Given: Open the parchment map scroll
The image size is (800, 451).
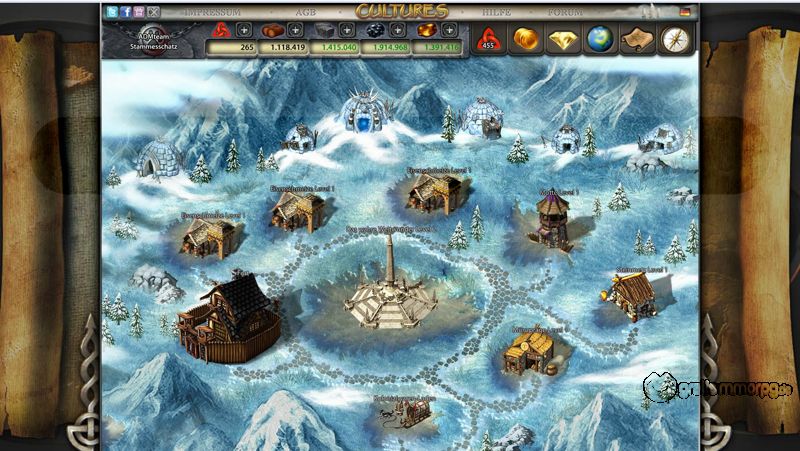Looking at the screenshot, I should (638, 39).
